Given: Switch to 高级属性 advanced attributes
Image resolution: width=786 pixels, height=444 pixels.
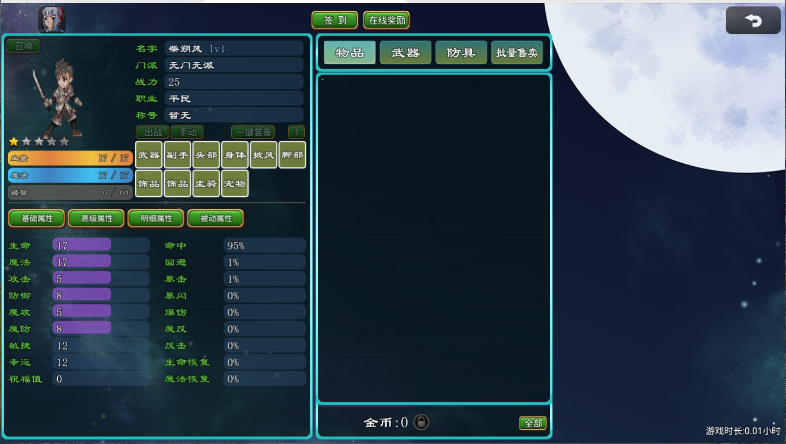Looking at the screenshot, I should 97,218.
